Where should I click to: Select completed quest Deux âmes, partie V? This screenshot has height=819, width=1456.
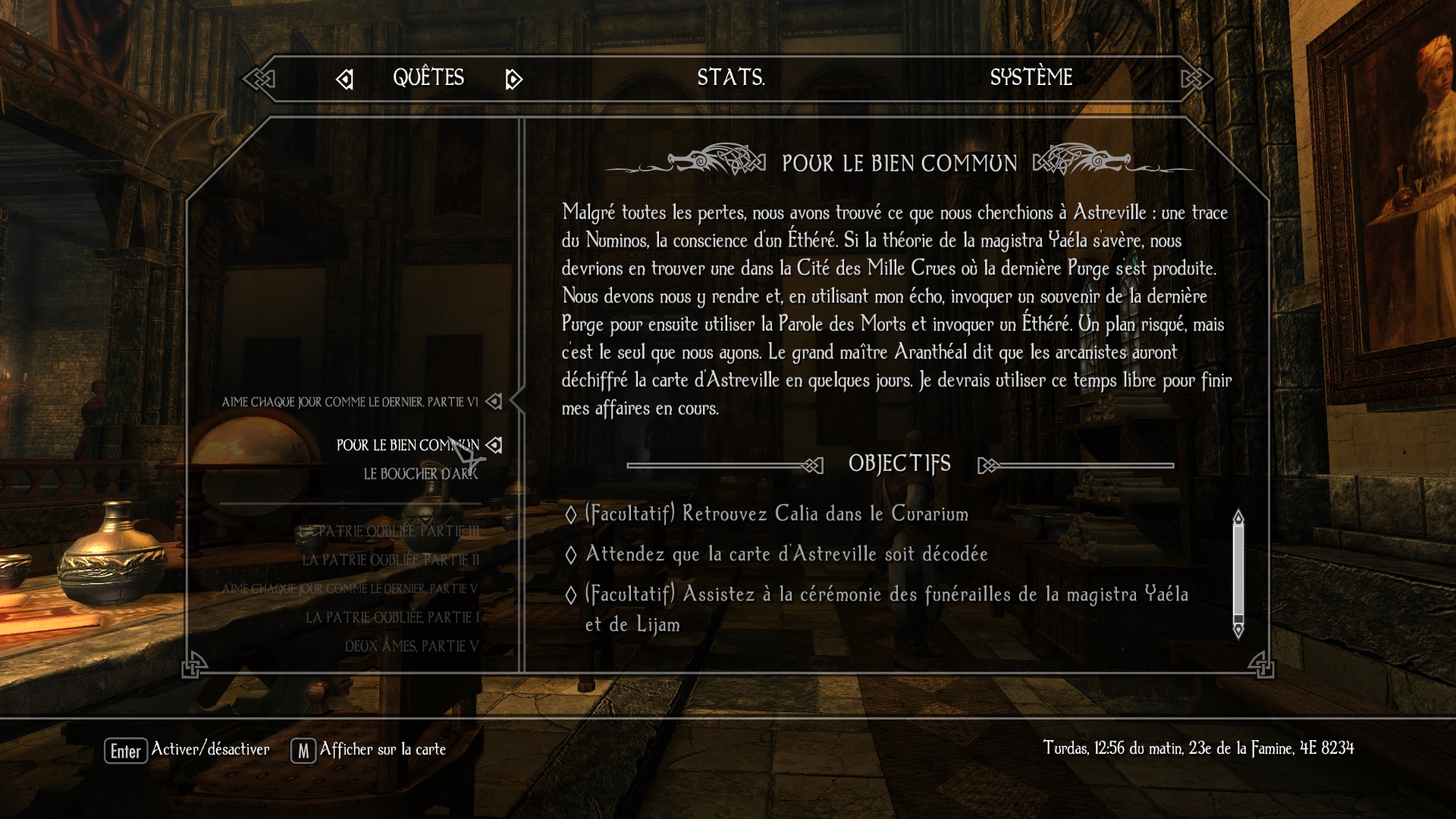[412, 647]
